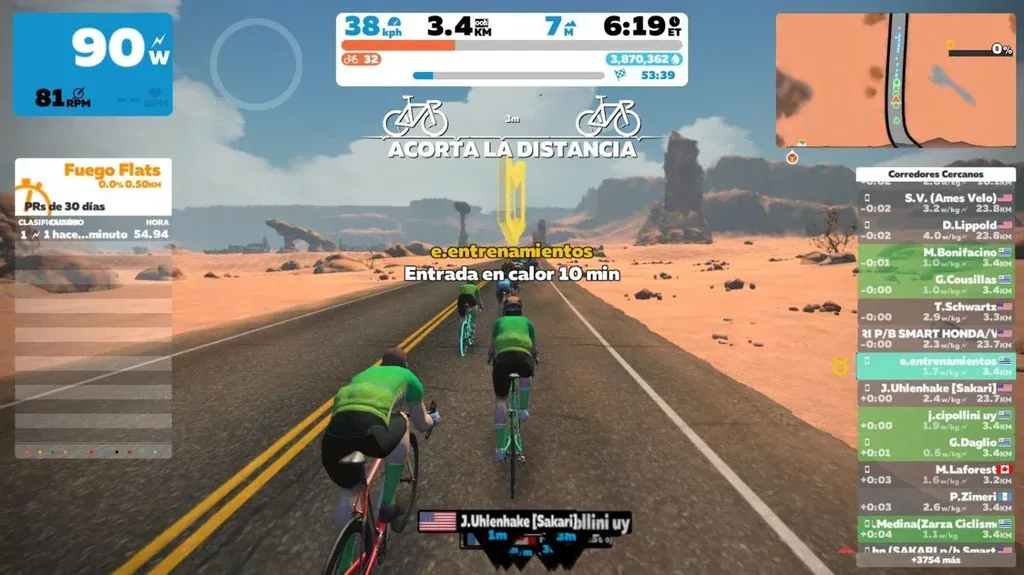Open the minimap in the corner

(x=894, y=80)
